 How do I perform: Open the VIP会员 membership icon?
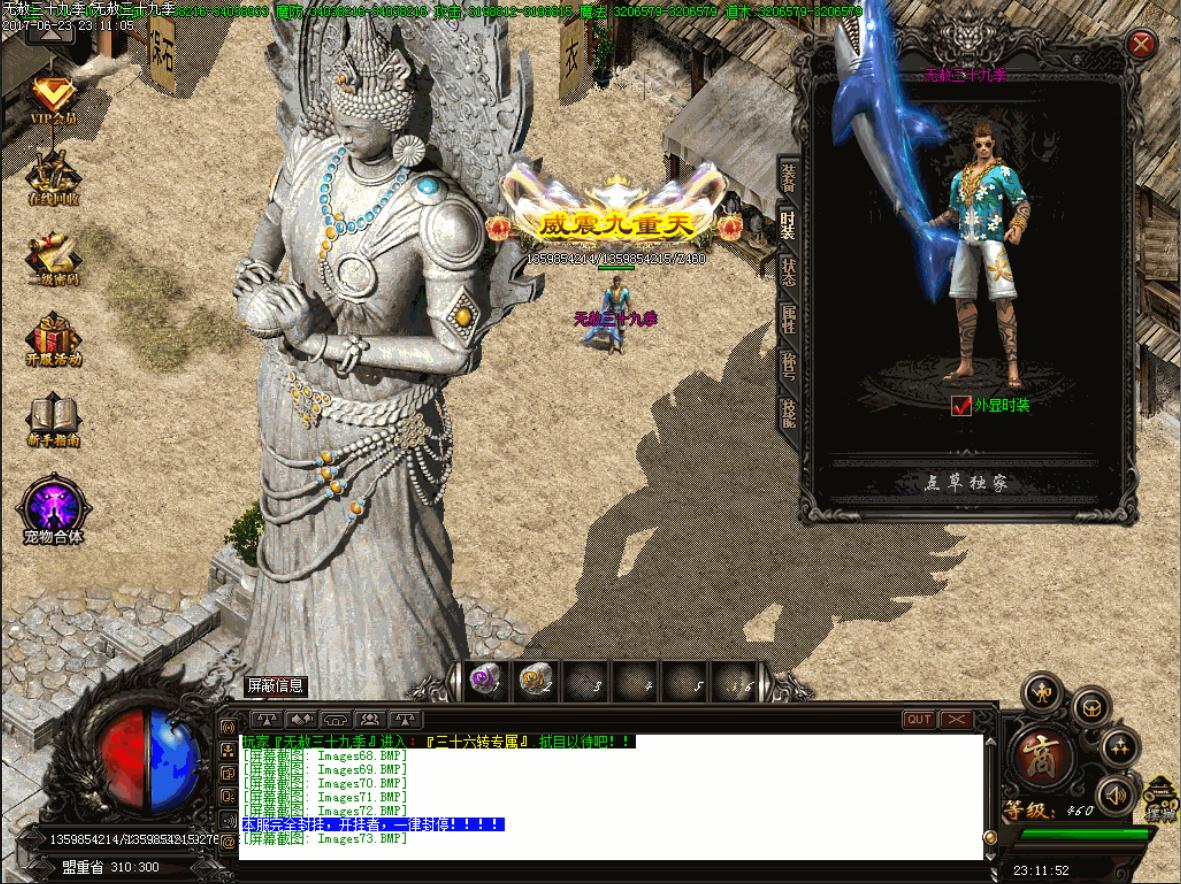click(x=53, y=100)
